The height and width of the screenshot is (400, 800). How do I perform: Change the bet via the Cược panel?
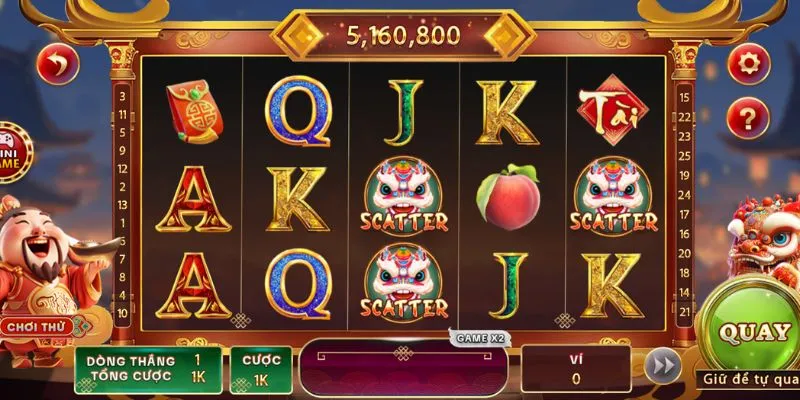(x=261, y=370)
